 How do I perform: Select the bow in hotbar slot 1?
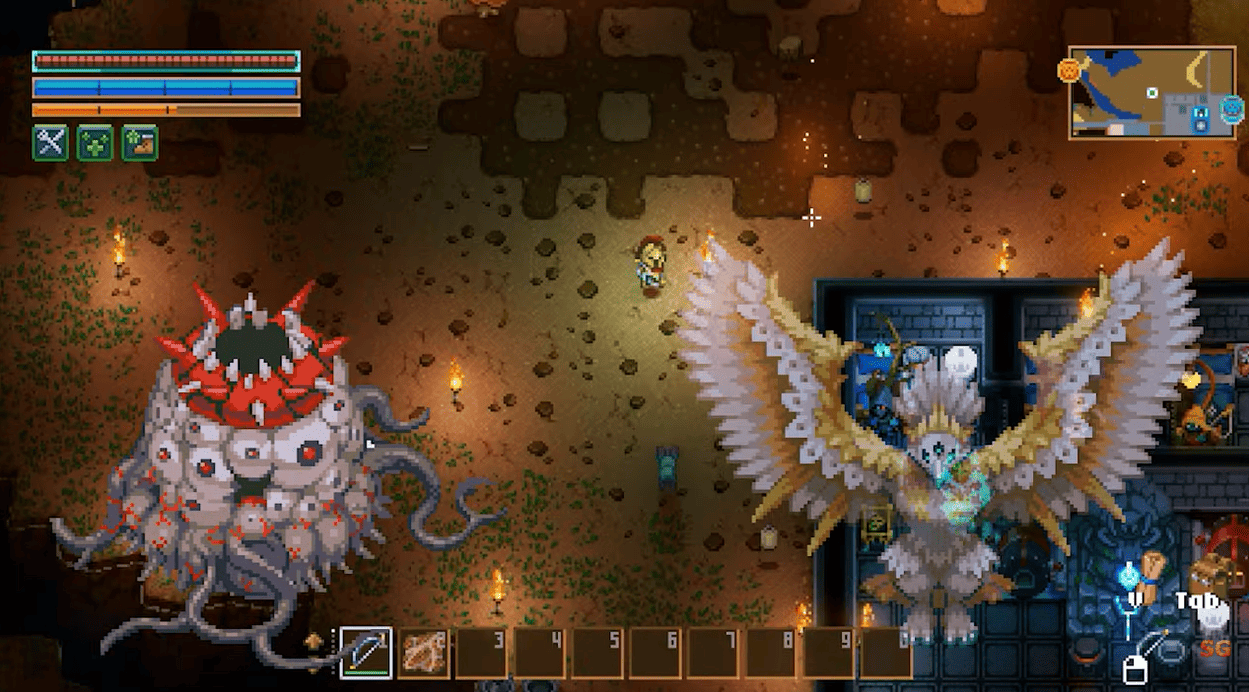(x=365, y=652)
